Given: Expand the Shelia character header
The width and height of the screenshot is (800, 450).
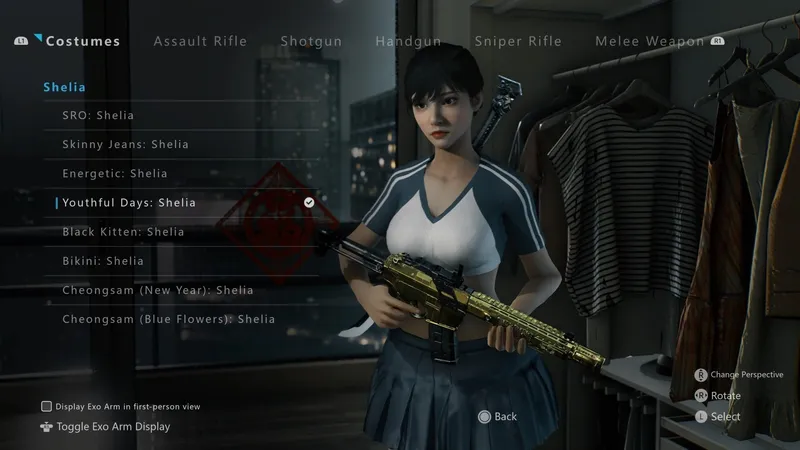Looking at the screenshot, I should [x=64, y=87].
